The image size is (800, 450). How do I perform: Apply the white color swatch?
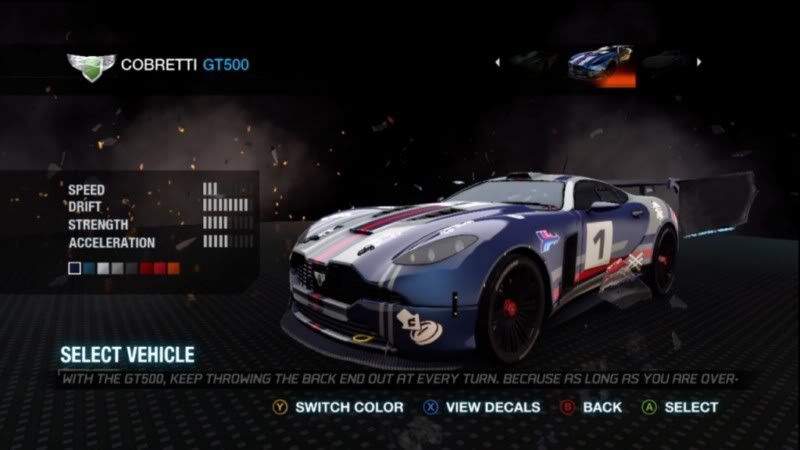click(103, 268)
